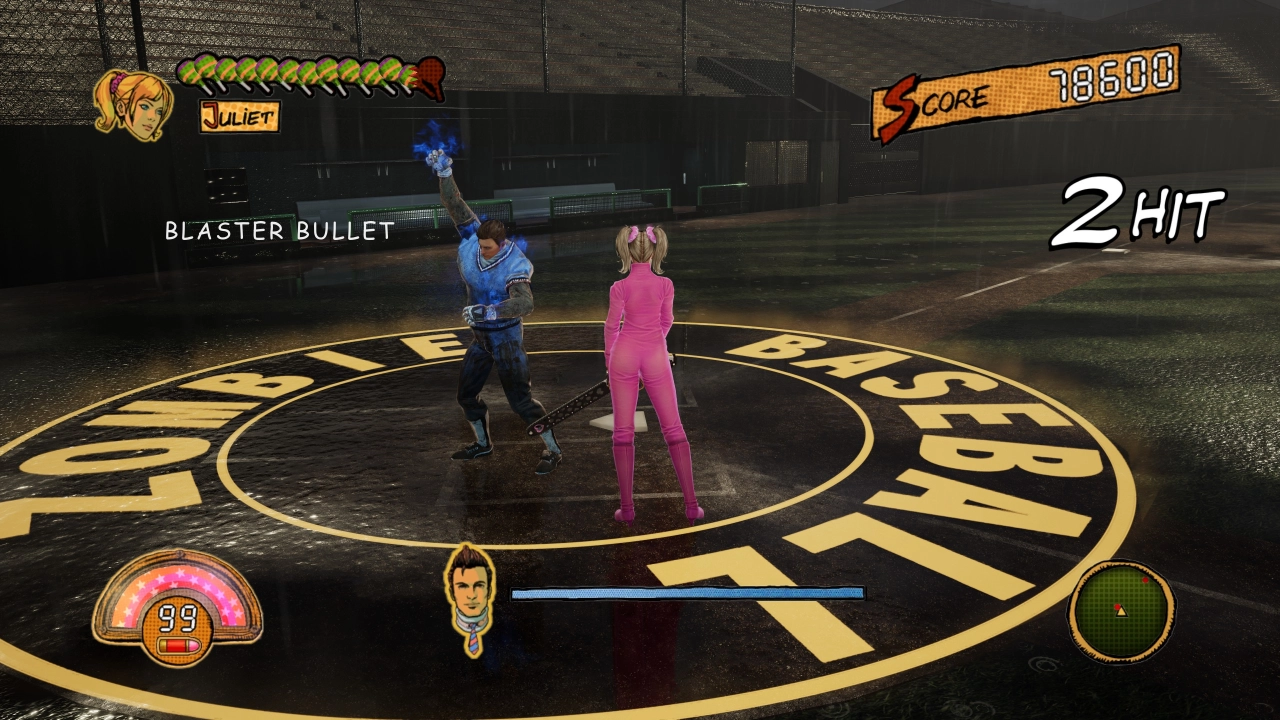Open the circular green minimap
The height and width of the screenshot is (720, 1280).
[1121, 611]
